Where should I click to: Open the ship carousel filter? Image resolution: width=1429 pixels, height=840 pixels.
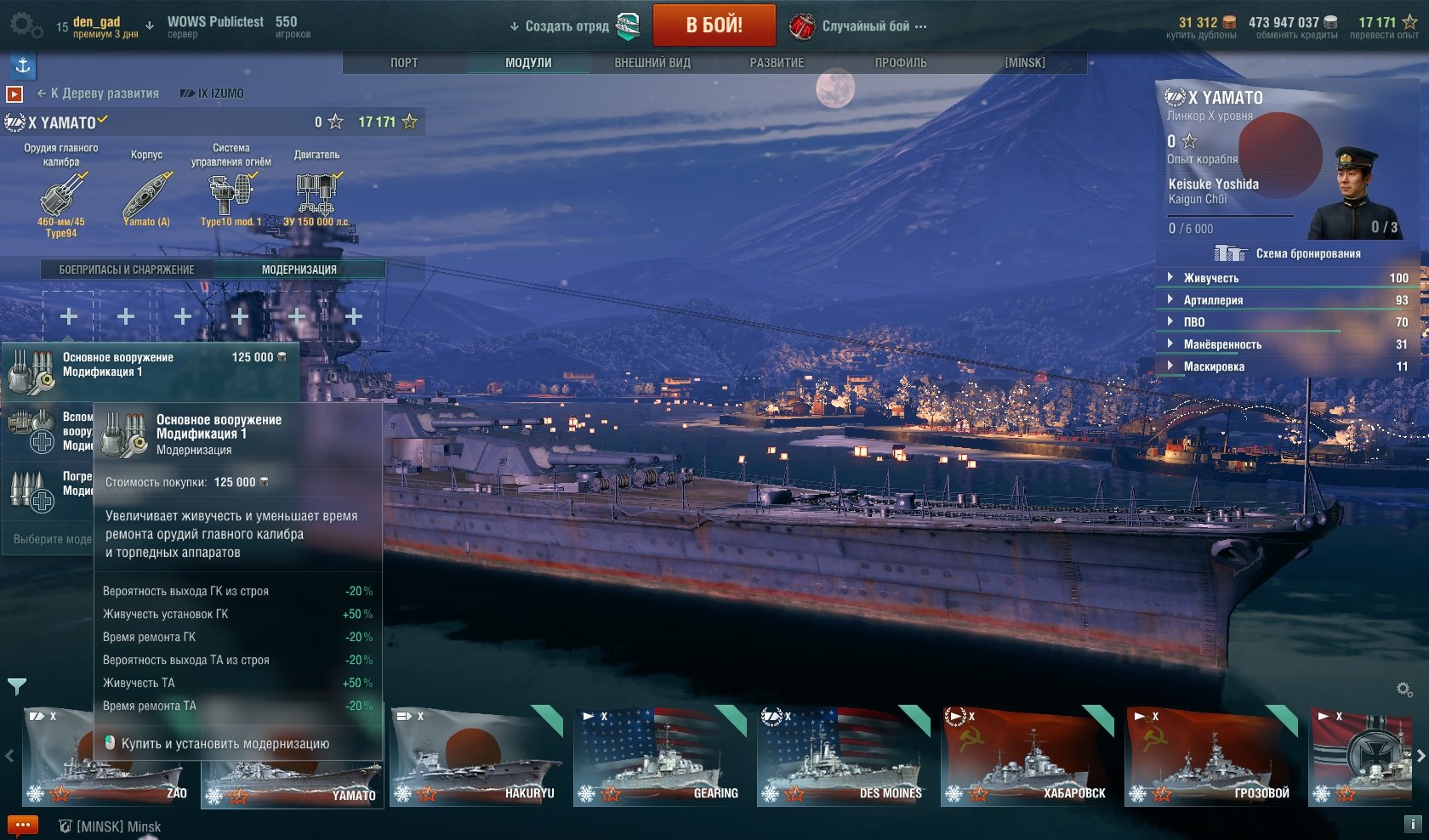point(16,685)
